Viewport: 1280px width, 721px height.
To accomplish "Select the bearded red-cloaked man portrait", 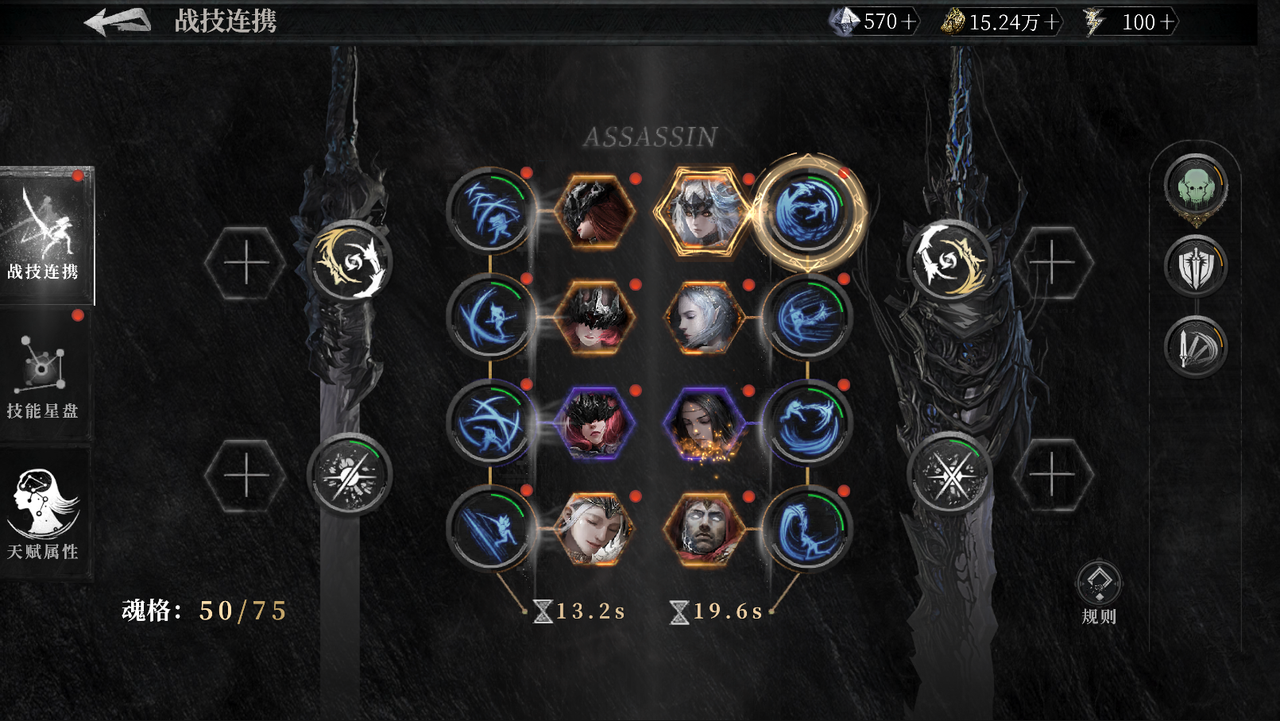I will coord(703,527).
